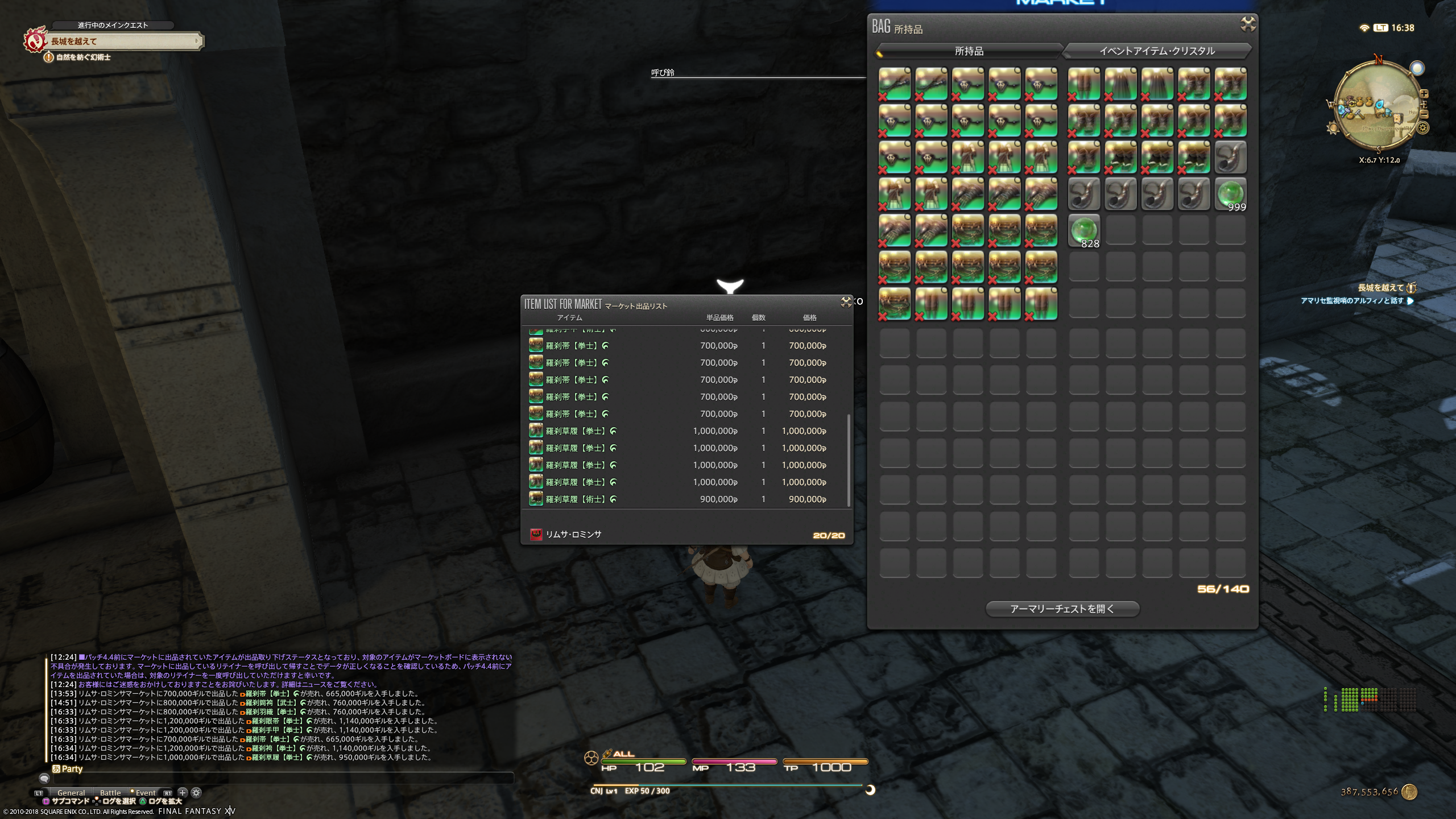Viewport: 1456px width, 819px height.
Task: Close the BAG inventory window
Action: click(x=1248, y=24)
